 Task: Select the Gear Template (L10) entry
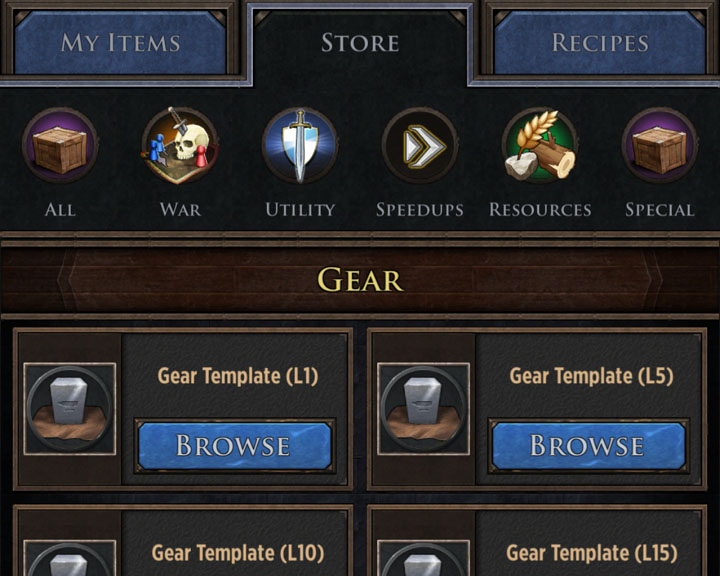[x=237, y=552]
